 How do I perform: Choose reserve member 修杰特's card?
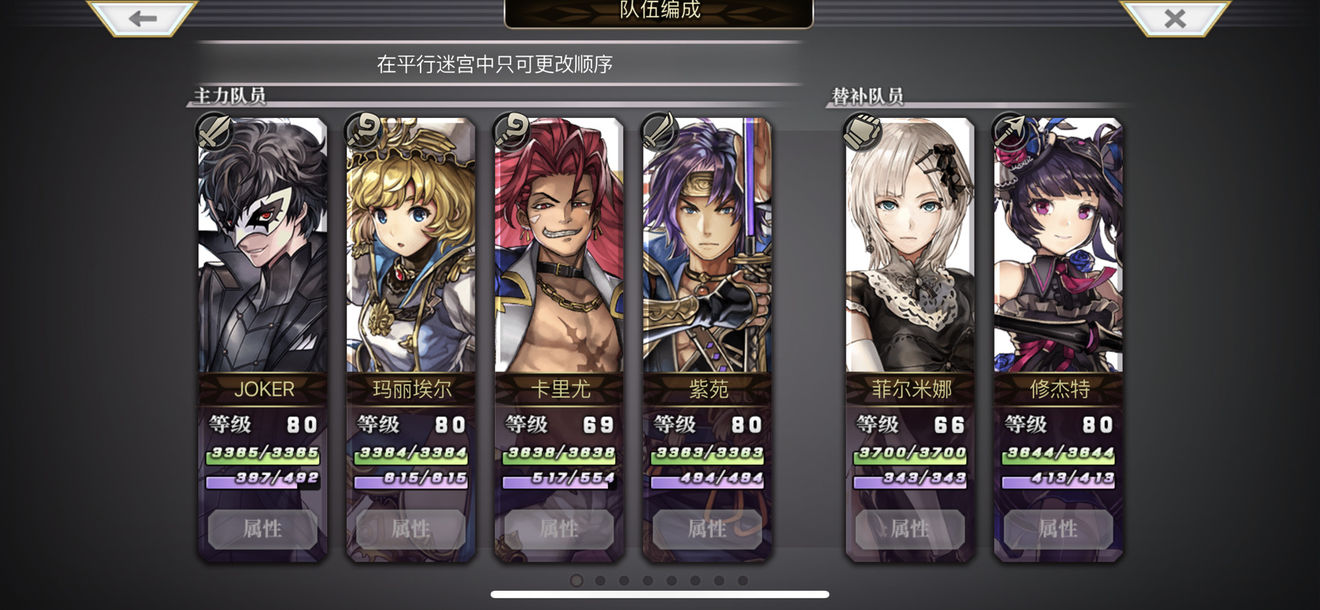click(x=1058, y=250)
